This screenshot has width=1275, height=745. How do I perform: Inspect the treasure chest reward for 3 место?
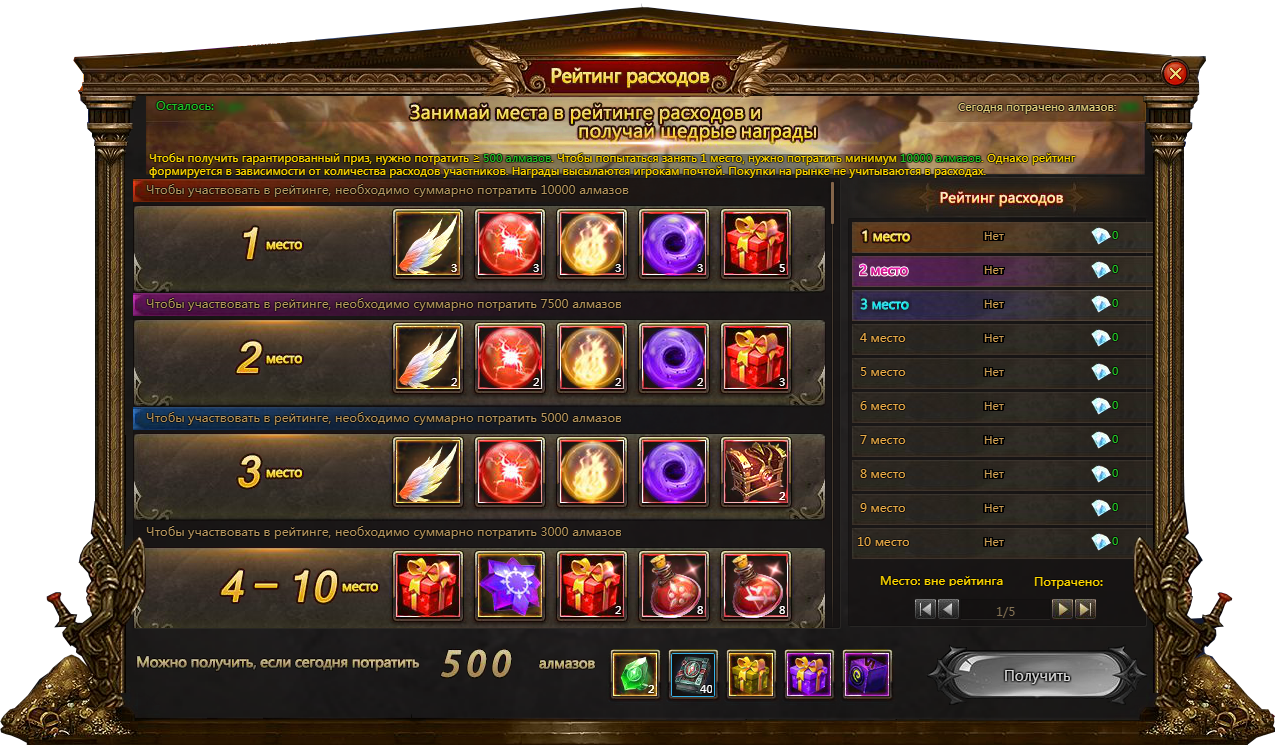click(755, 471)
